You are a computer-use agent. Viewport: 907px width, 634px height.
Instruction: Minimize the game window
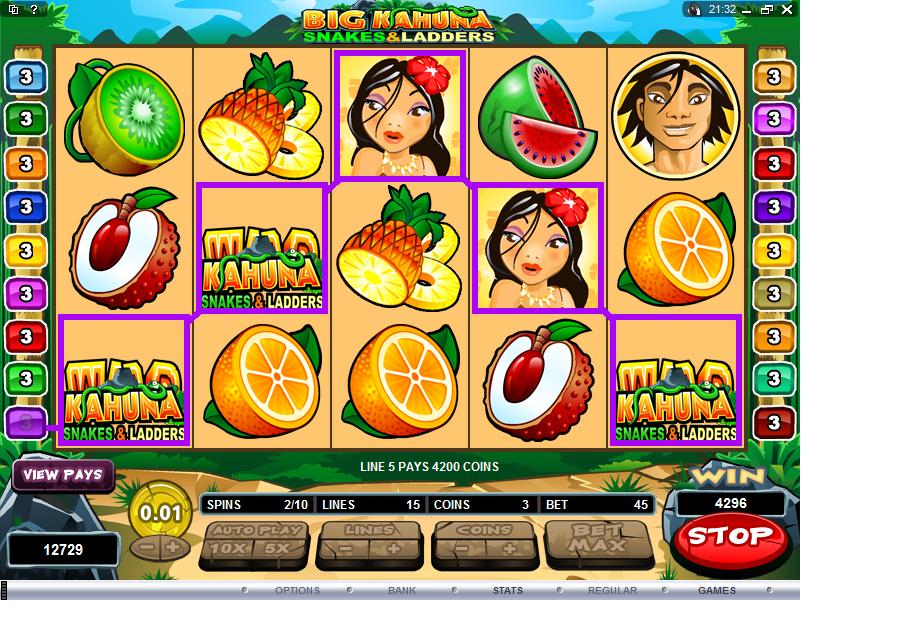pos(748,9)
